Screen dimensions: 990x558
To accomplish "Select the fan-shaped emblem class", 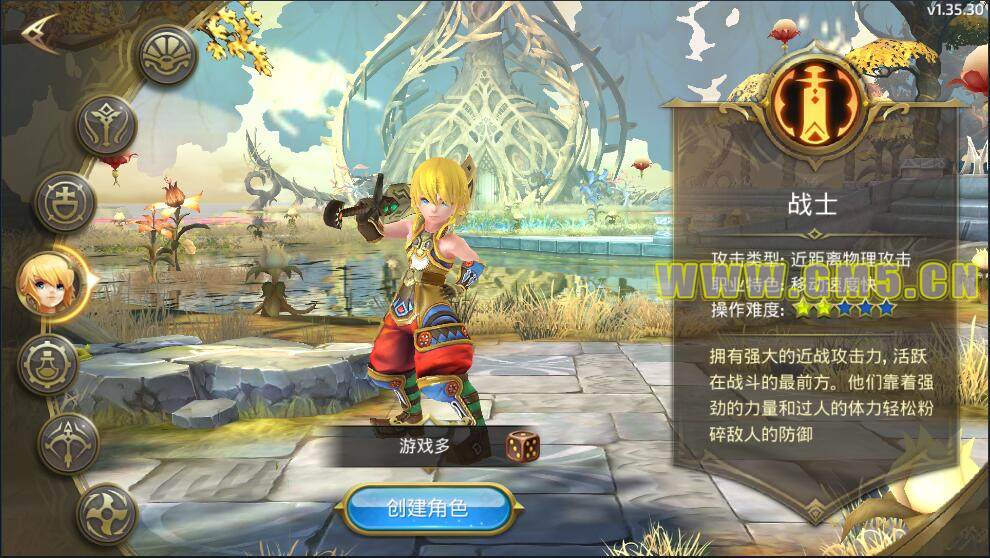I will [166, 53].
